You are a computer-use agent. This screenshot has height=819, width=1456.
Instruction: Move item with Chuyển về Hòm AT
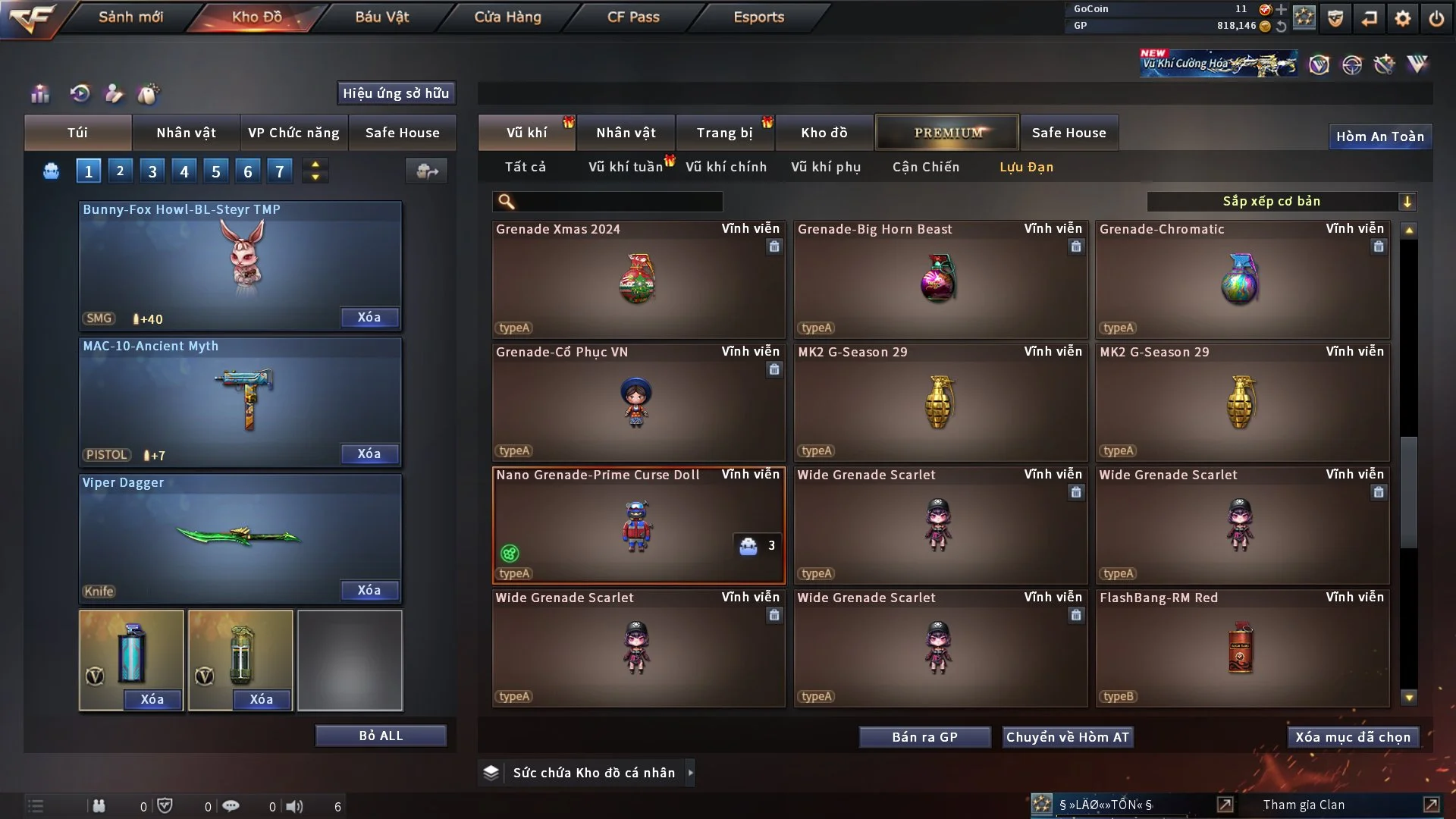point(1067,737)
